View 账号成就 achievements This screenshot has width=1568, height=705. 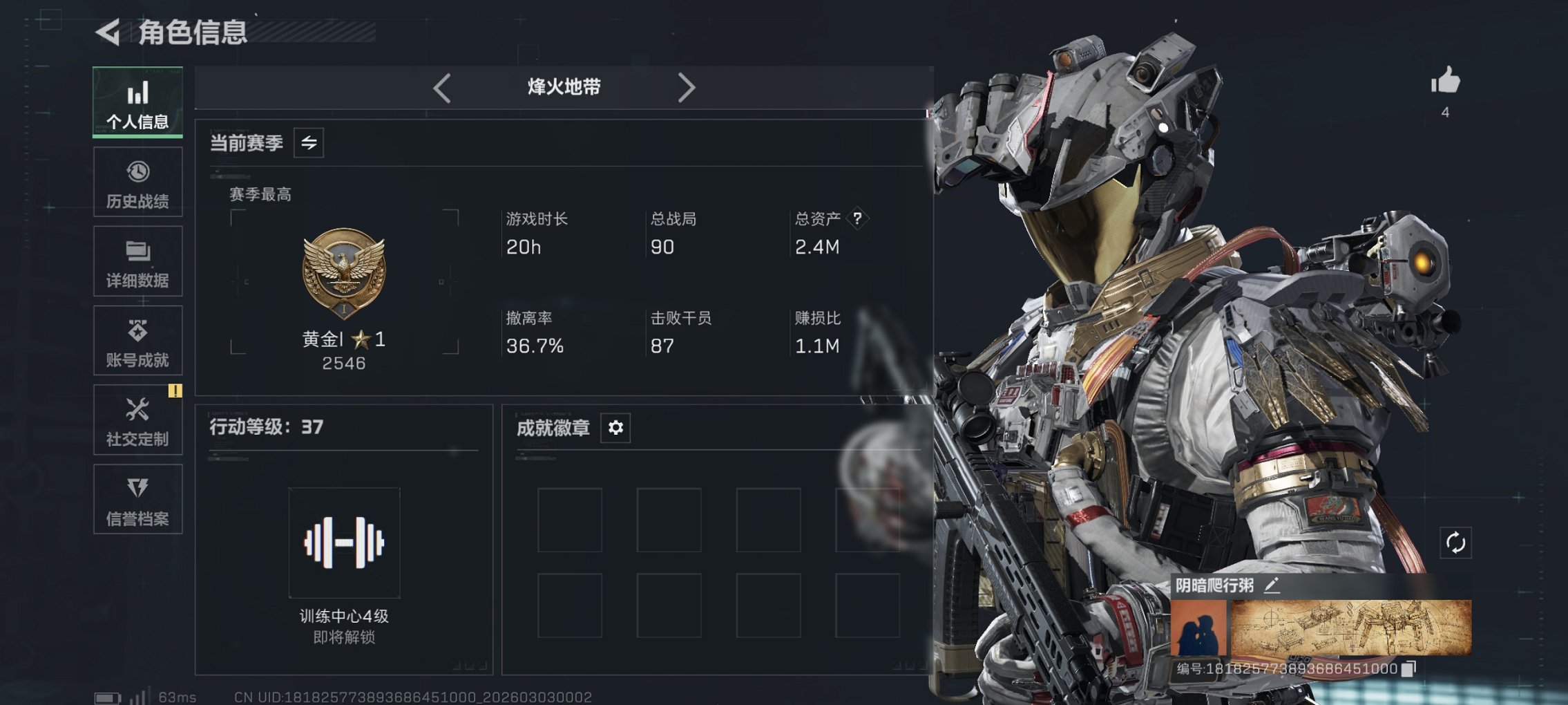point(137,340)
